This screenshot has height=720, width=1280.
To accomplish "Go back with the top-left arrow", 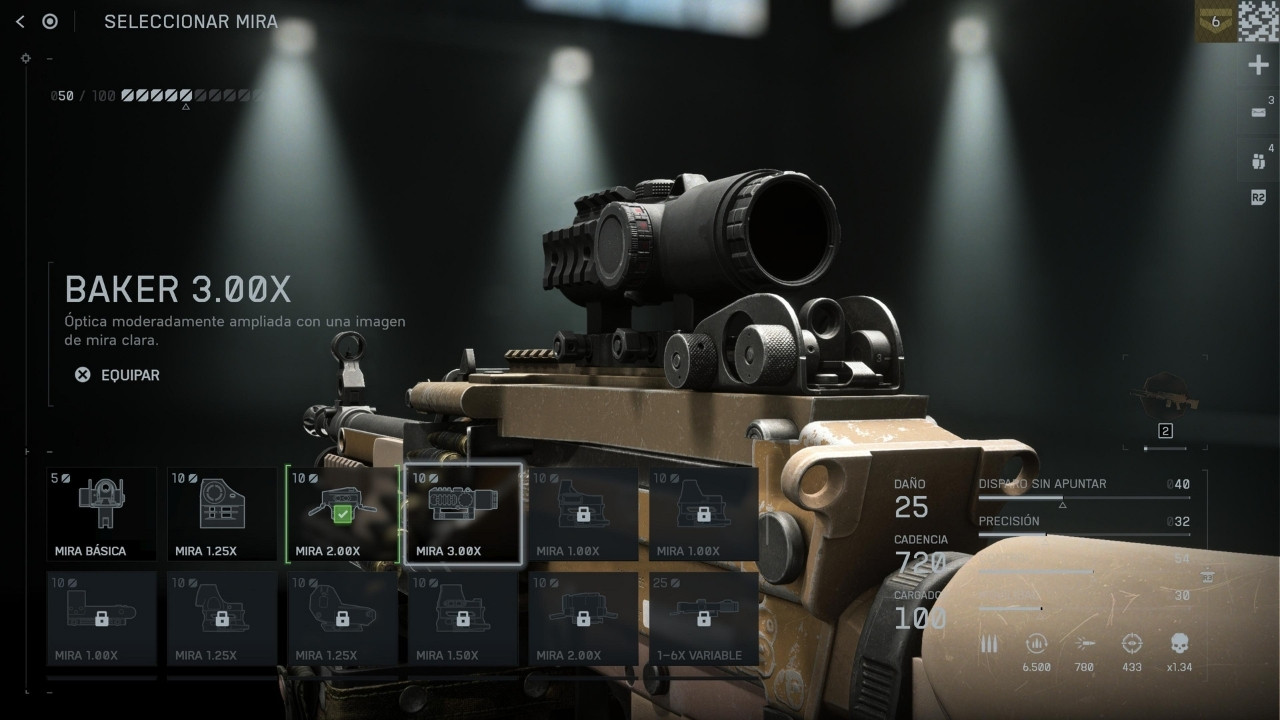I will 20,22.
